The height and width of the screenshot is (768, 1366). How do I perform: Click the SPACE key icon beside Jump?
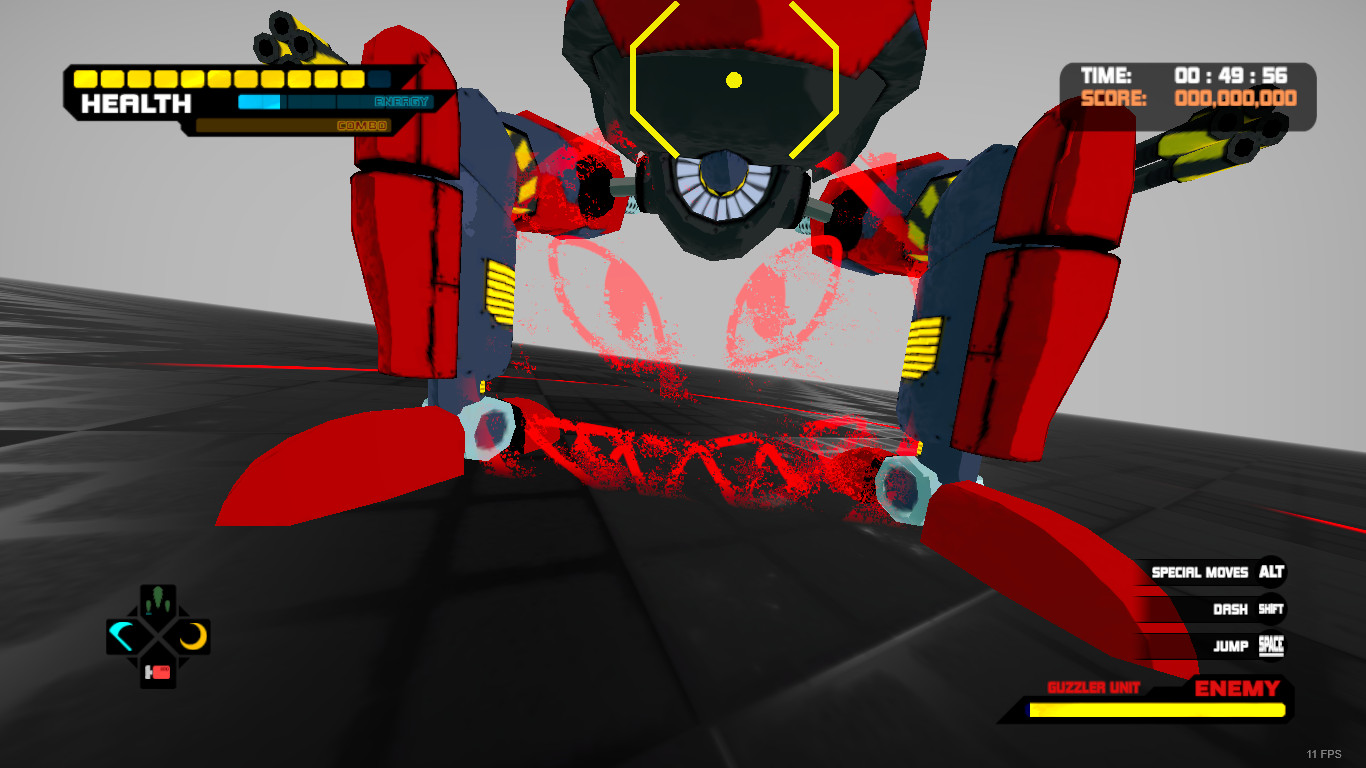1271,646
